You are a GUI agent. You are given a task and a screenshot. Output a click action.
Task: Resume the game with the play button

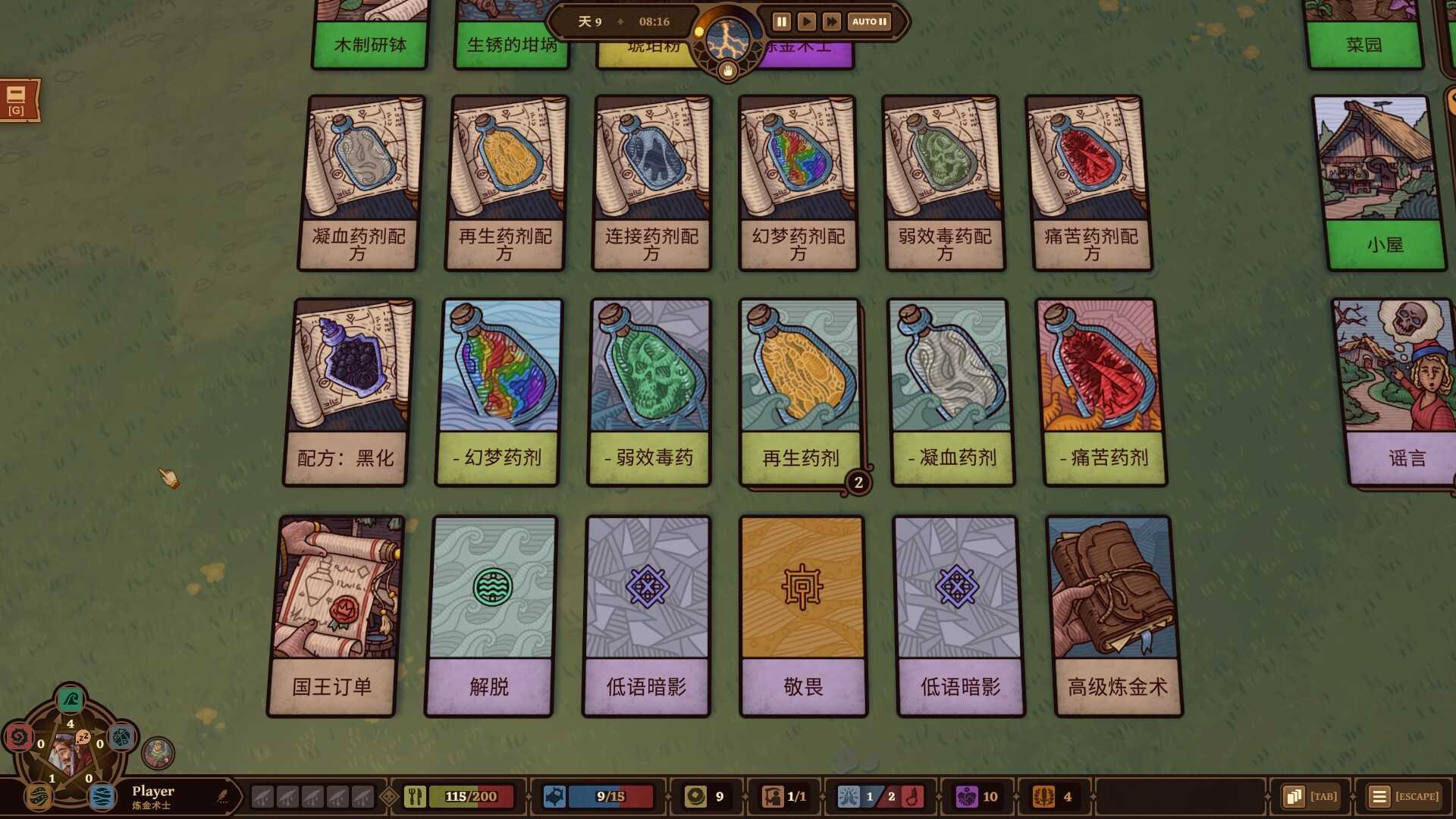coord(806,21)
